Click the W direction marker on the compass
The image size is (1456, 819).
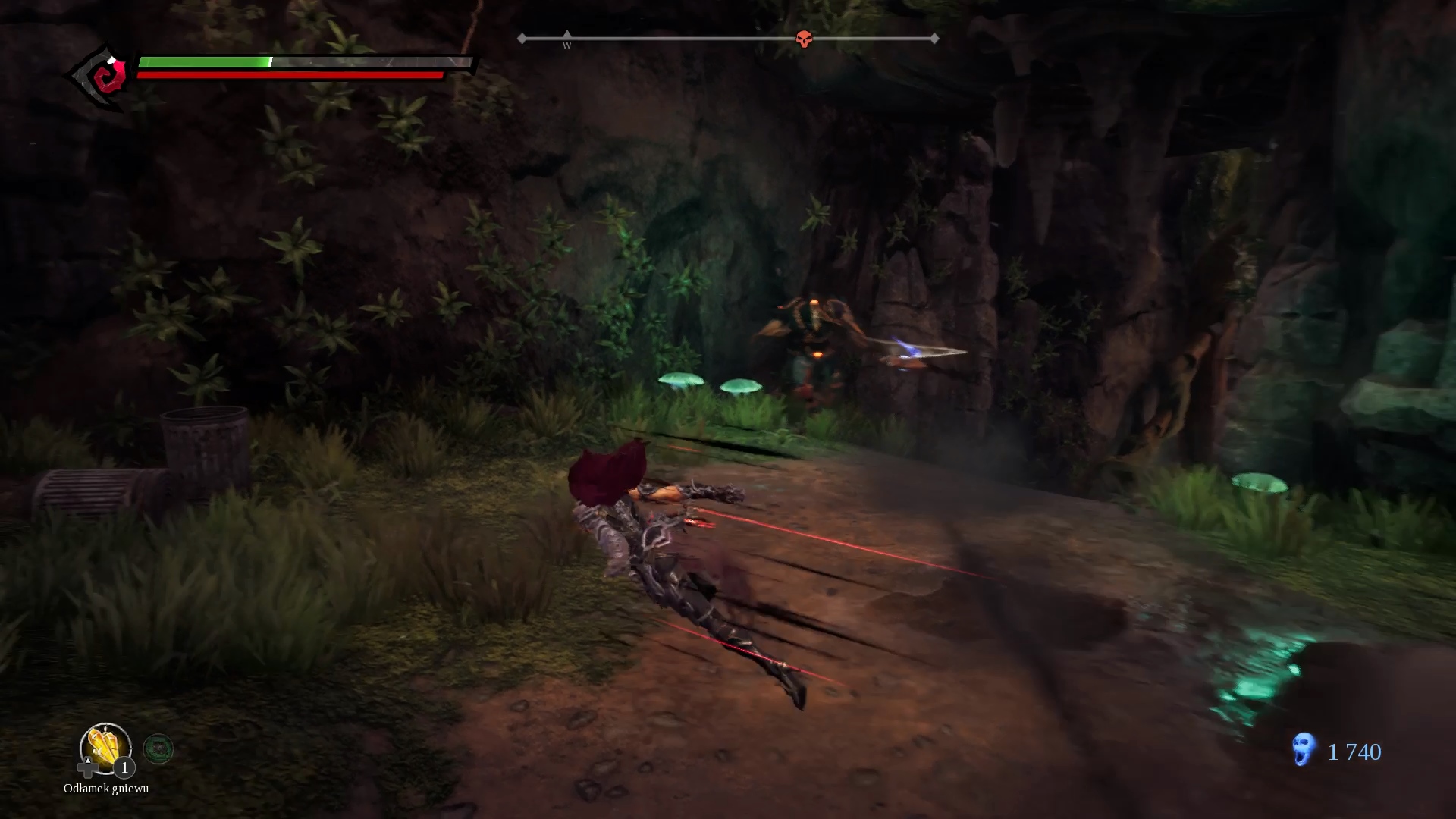(567, 41)
